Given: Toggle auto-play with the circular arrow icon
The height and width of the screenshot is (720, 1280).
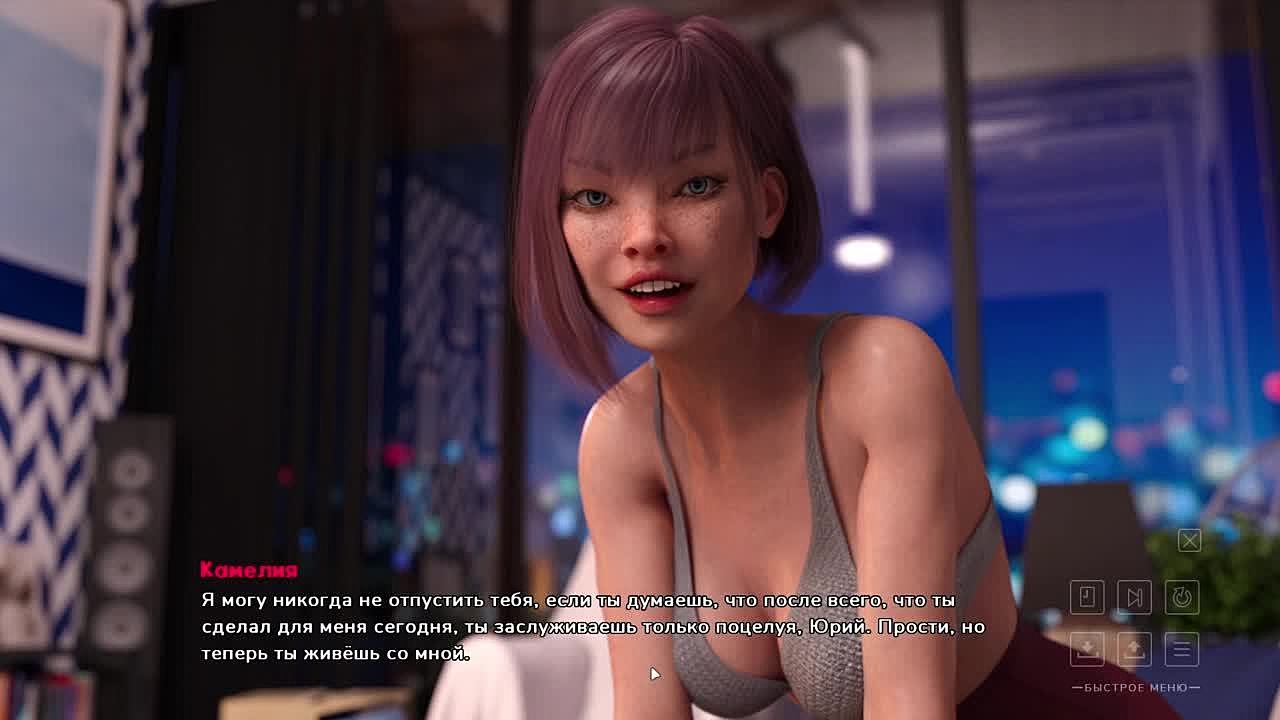Looking at the screenshot, I should (x=1182, y=597).
